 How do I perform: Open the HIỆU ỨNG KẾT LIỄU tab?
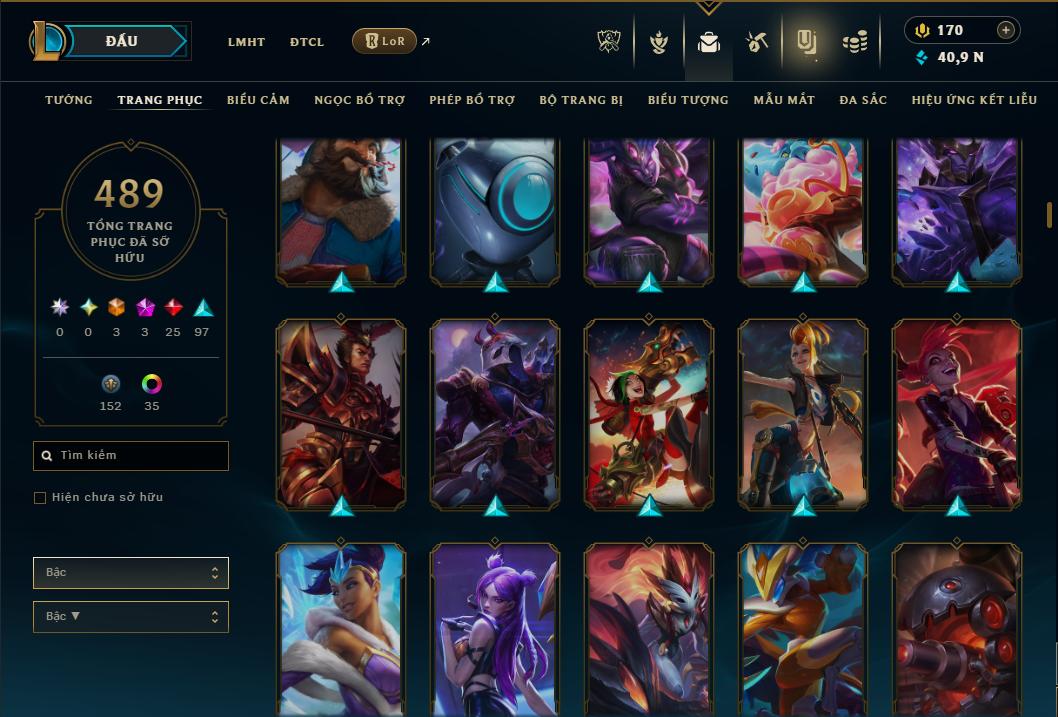[974, 100]
